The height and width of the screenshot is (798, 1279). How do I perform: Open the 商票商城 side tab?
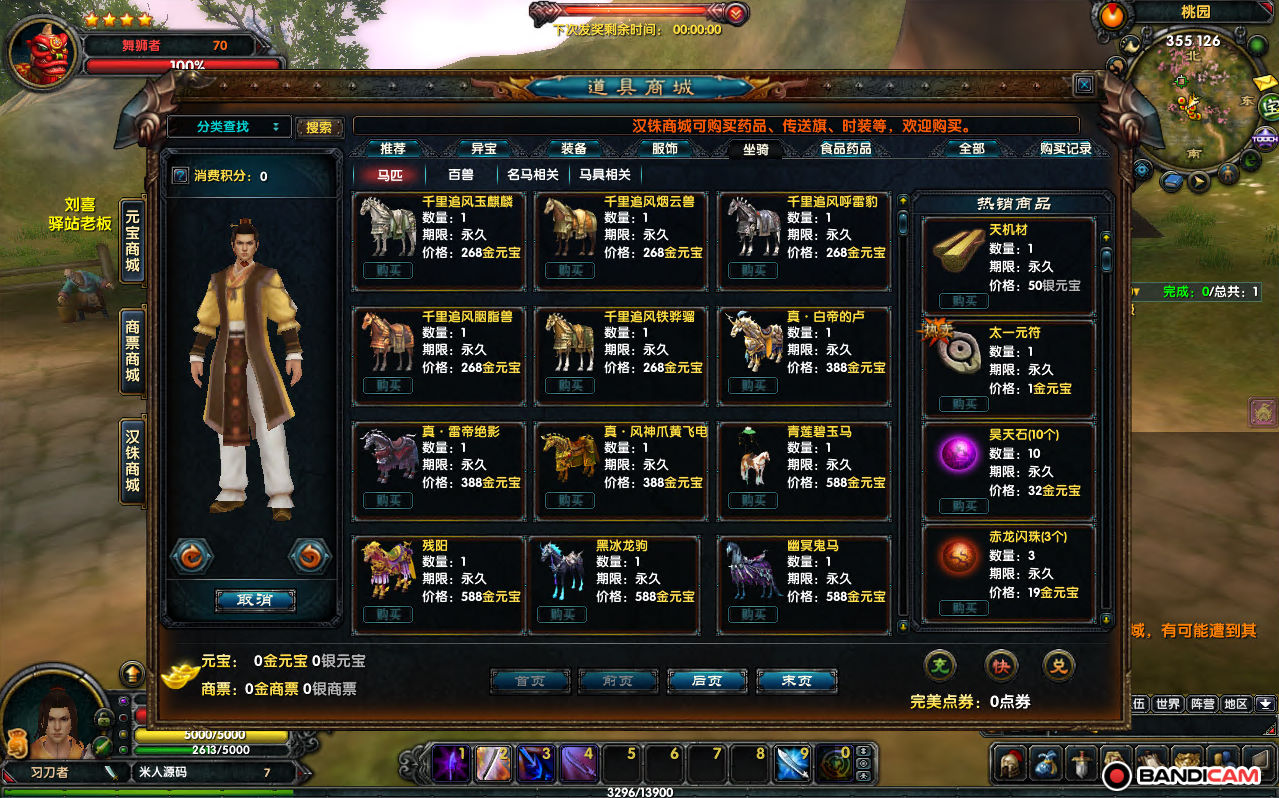pyautogui.click(x=132, y=351)
